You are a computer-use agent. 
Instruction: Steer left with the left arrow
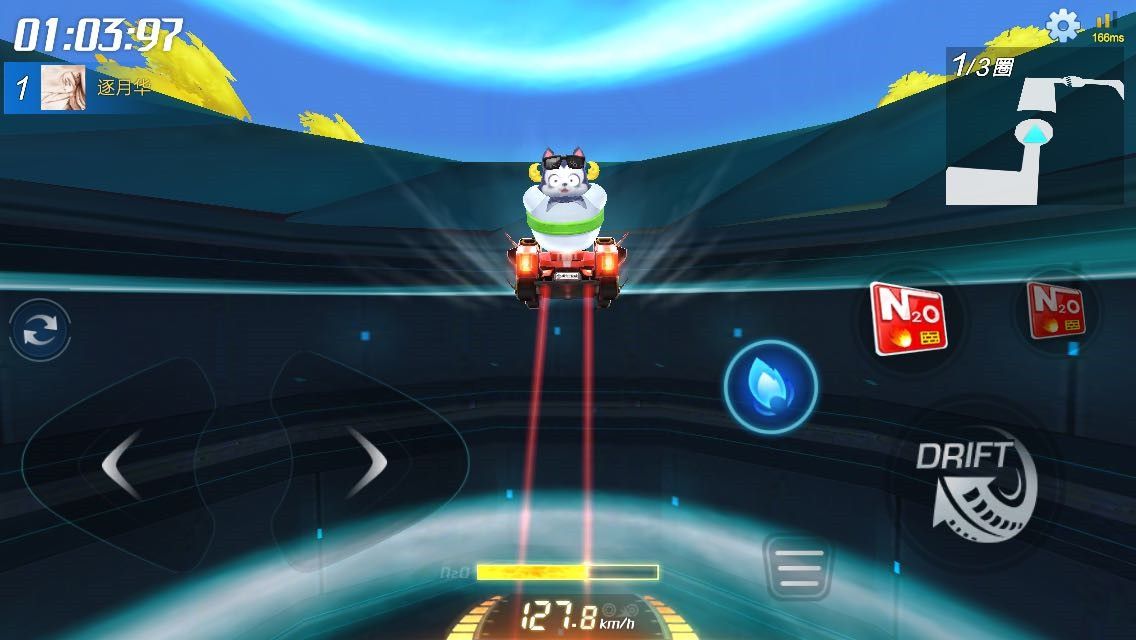click(x=122, y=463)
